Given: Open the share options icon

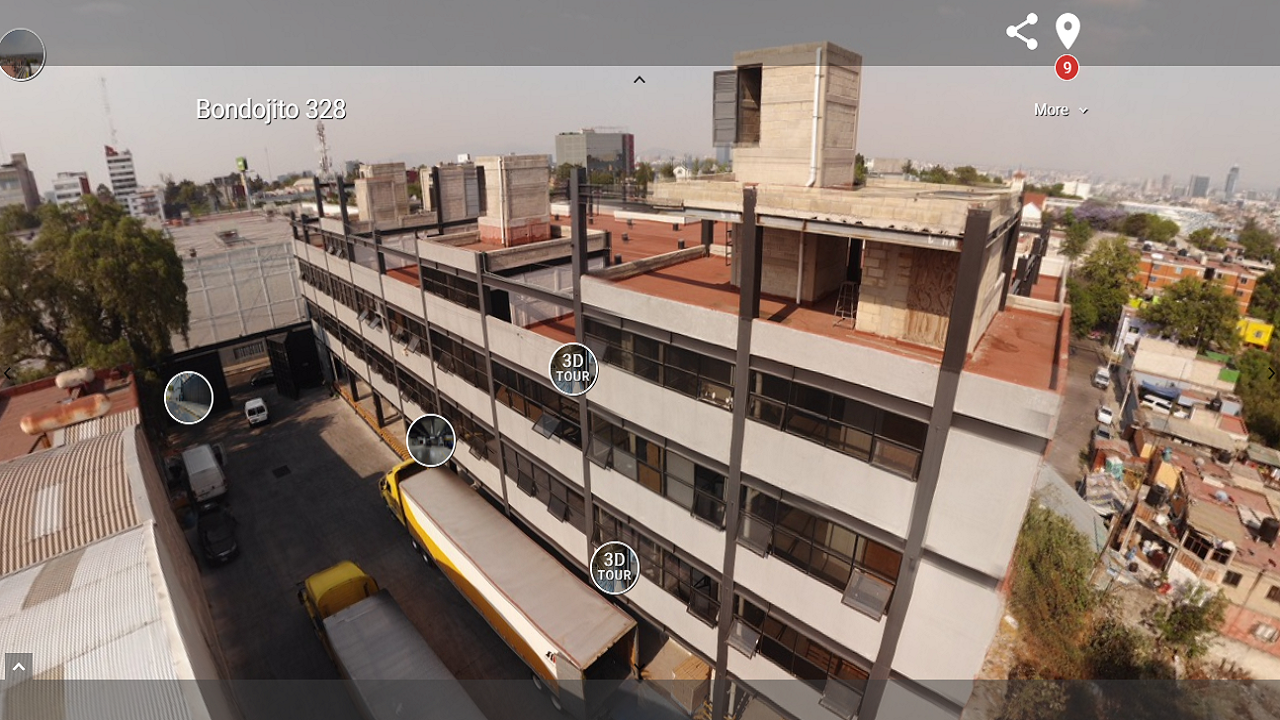Looking at the screenshot, I should pyautogui.click(x=1021, y=32).
